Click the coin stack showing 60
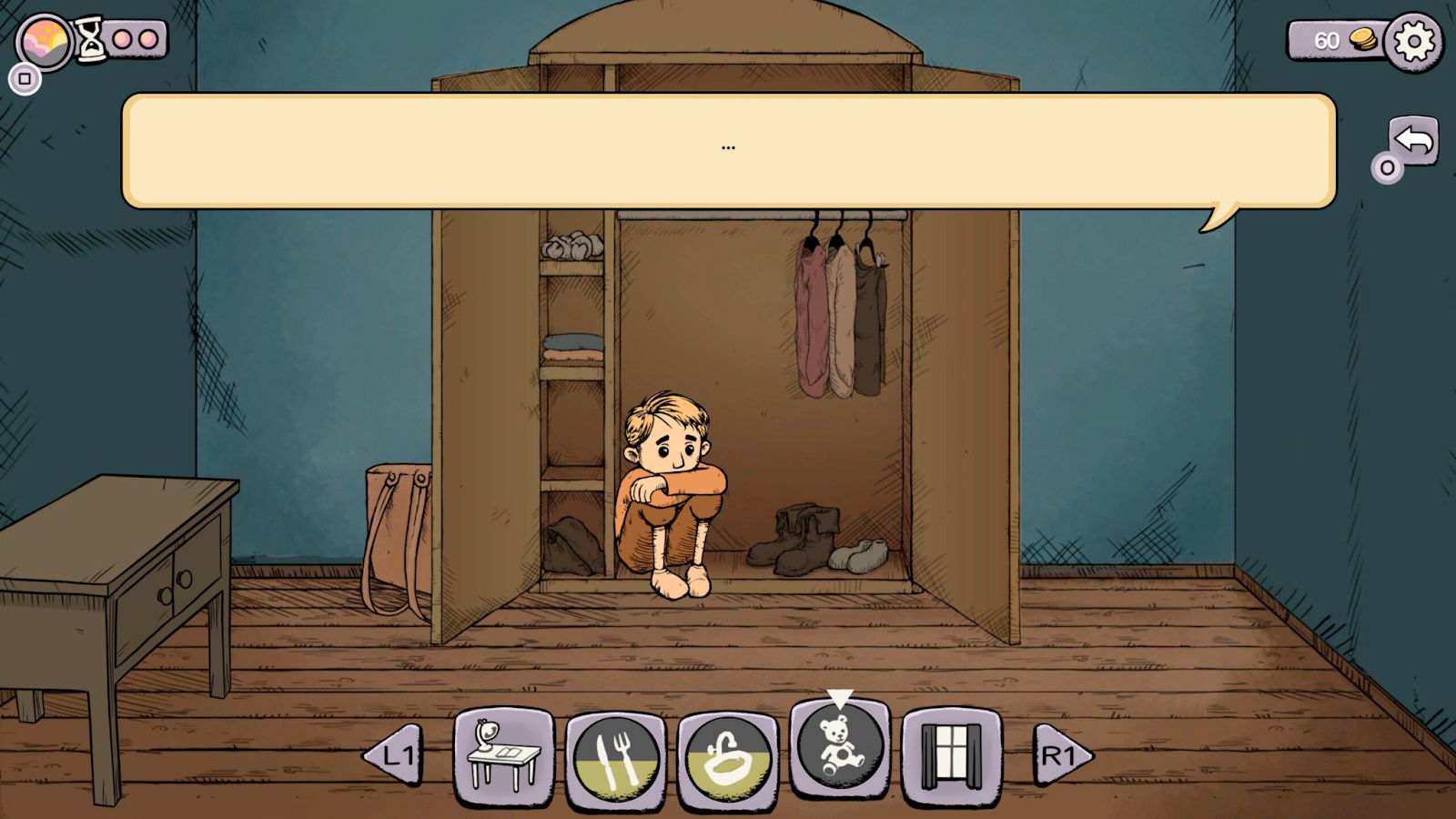This screenshot has width=1456, height=819. [1357, 39]
